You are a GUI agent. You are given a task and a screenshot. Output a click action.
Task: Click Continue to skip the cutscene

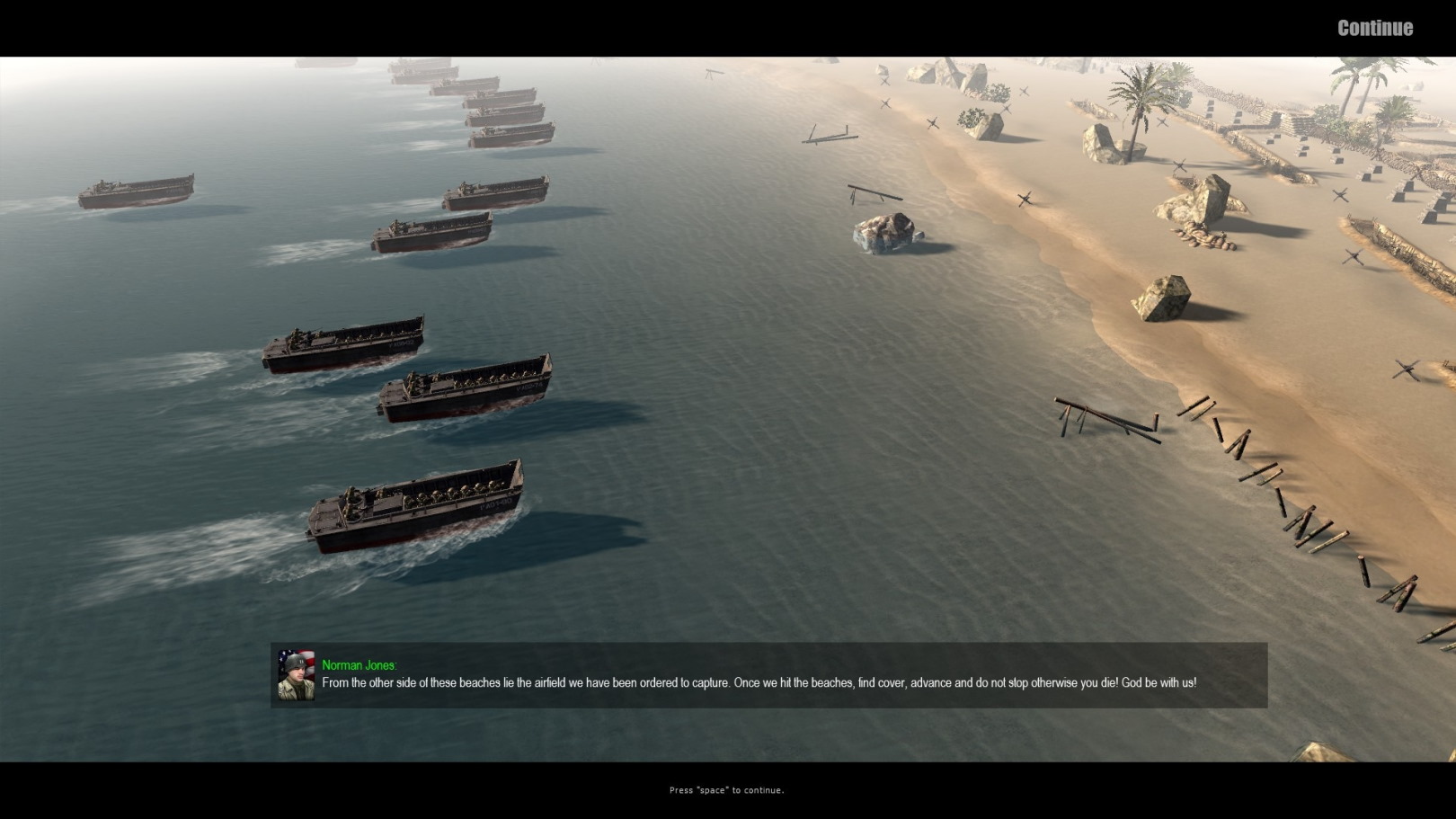pyautogui.click(x=1374, y=28)
